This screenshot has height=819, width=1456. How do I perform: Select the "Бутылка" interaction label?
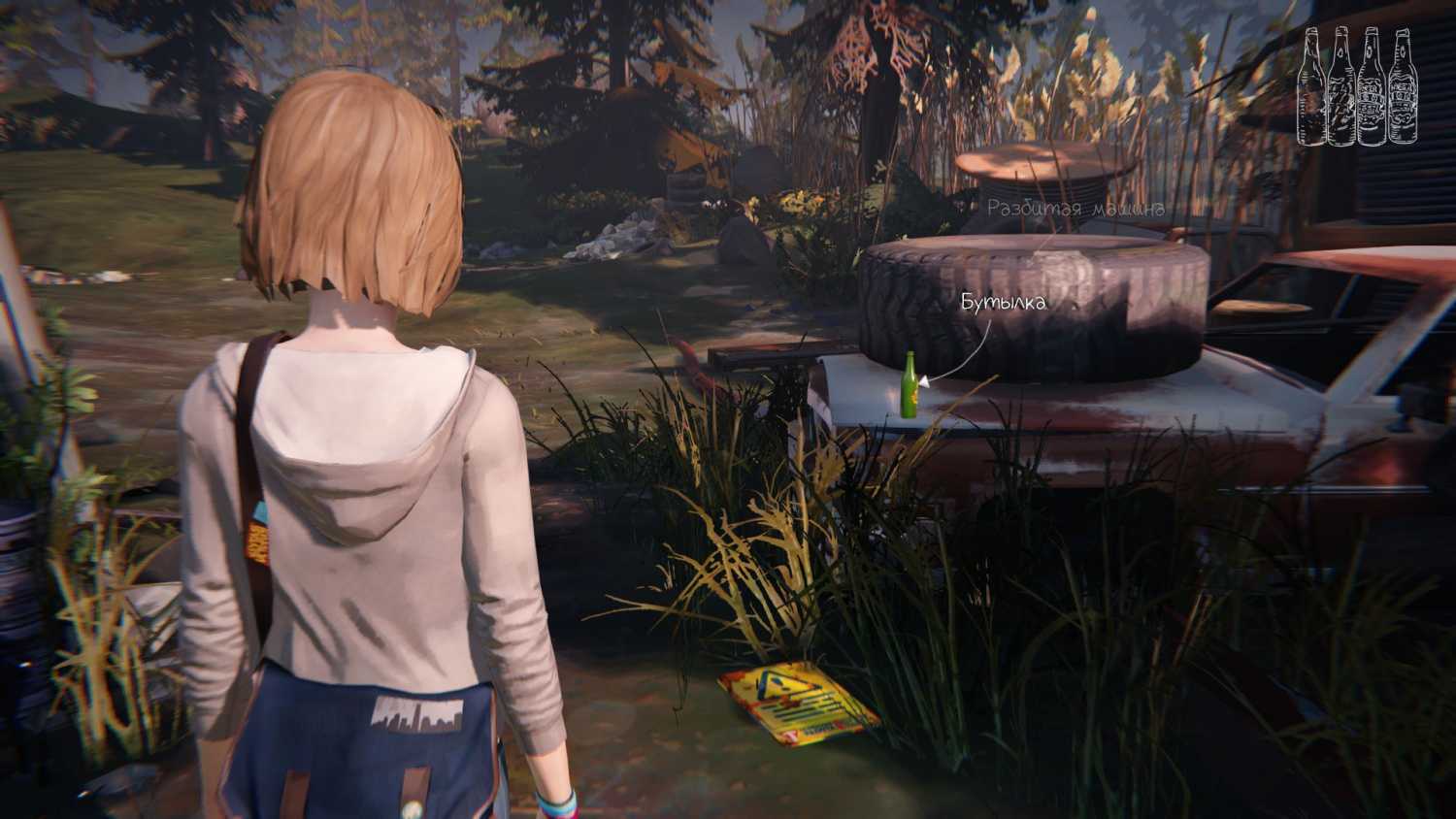click(x=1004, y=303)
